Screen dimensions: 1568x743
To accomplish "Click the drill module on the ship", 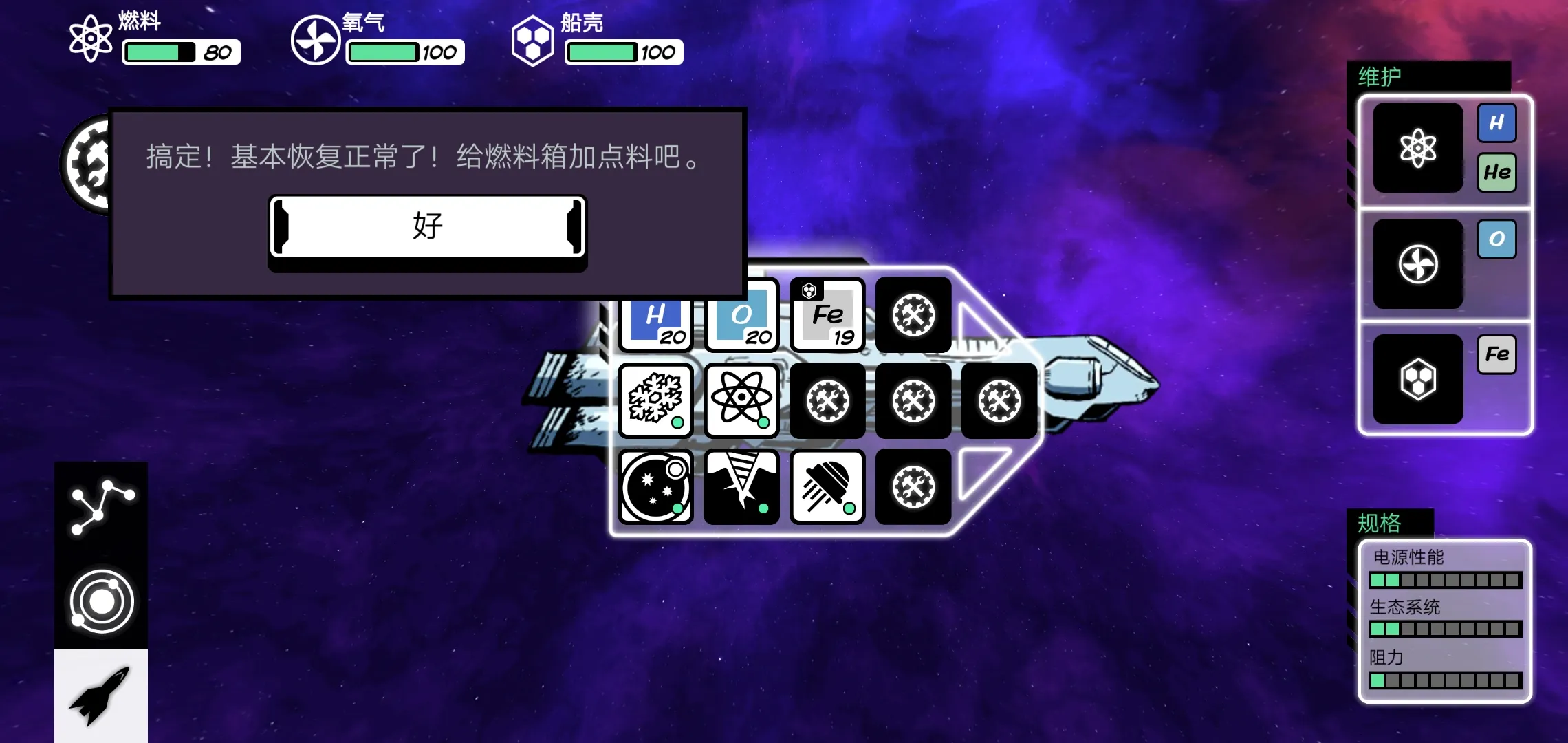I will (x=741, y=486).
